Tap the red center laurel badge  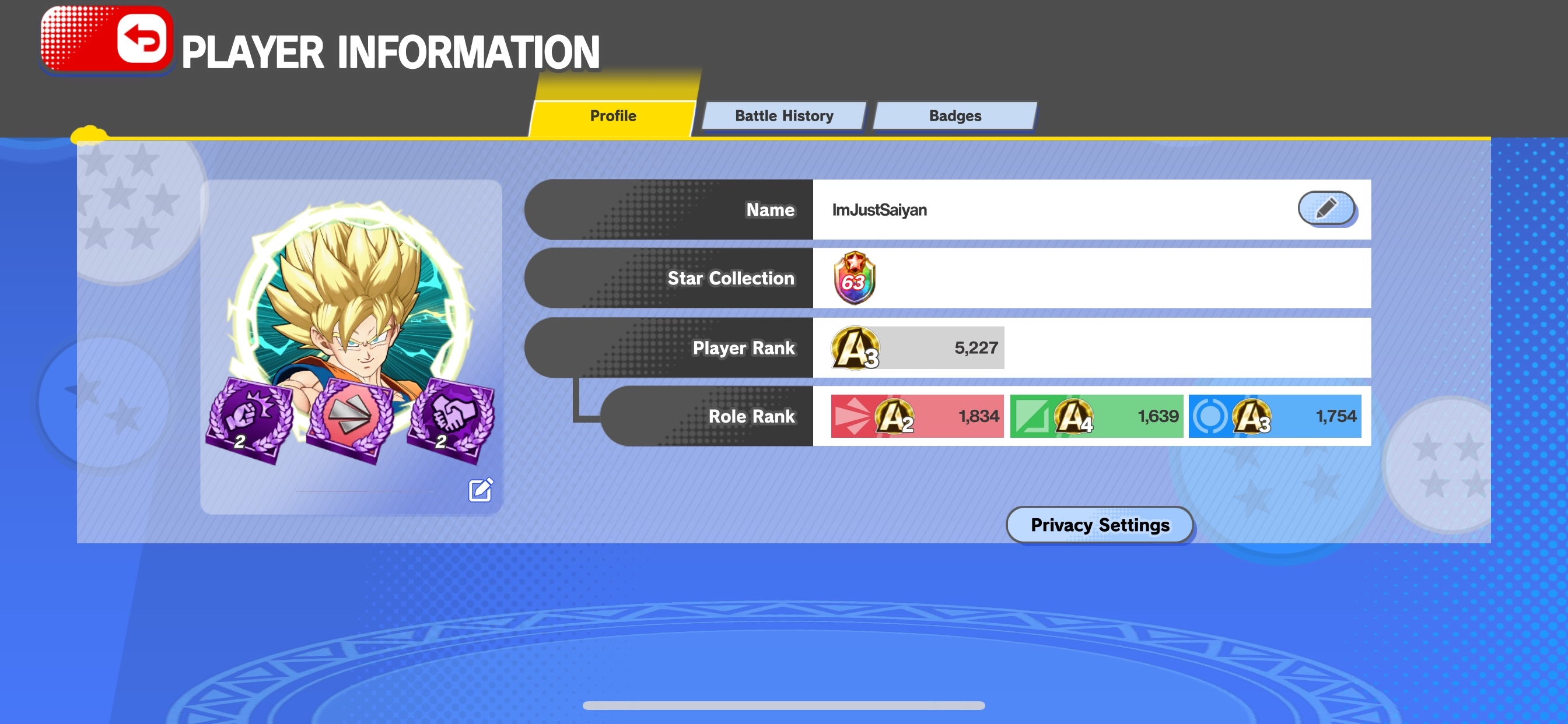click(x=350, y=419)
